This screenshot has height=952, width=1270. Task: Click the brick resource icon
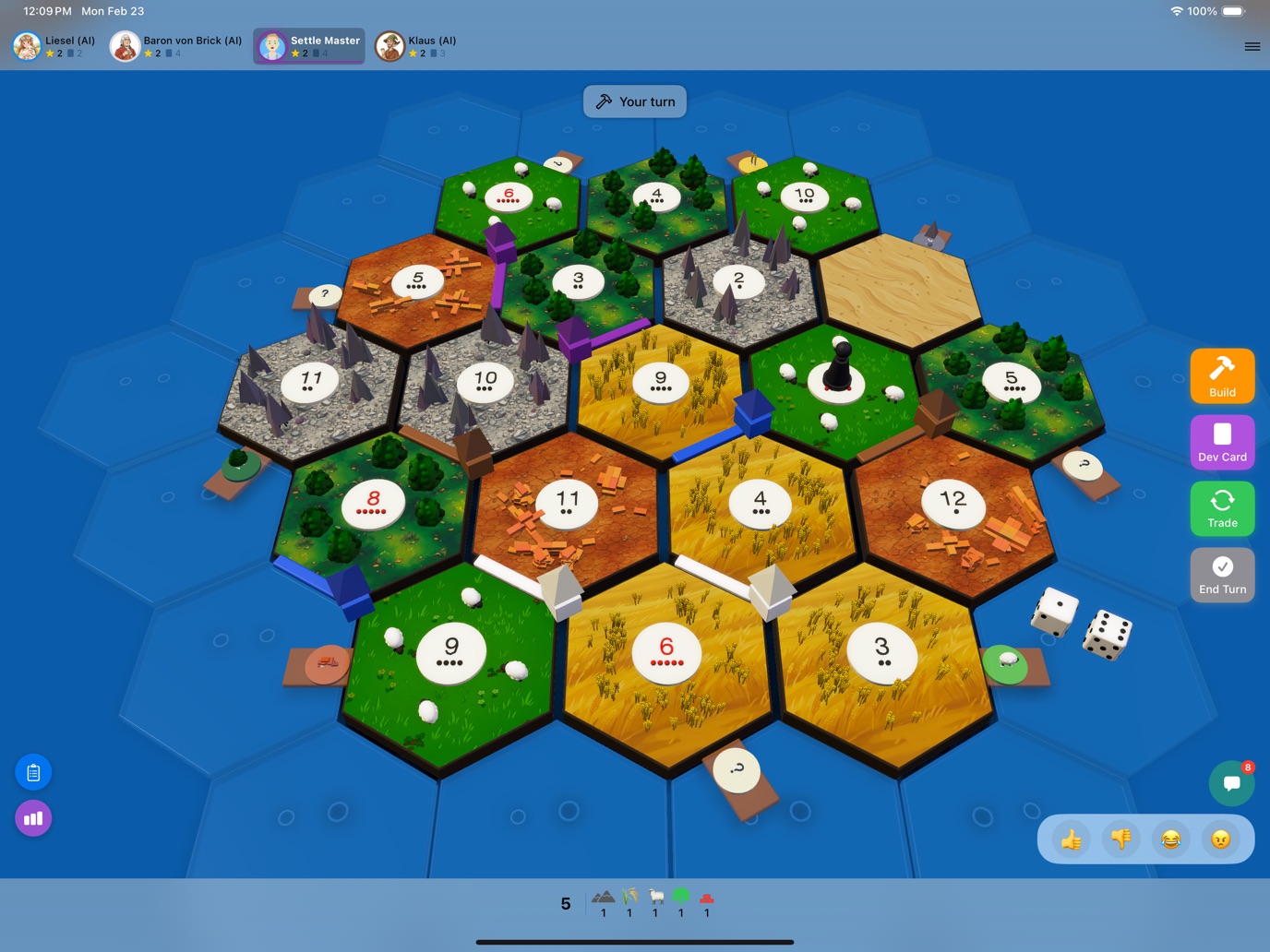(x=706, y=896)
